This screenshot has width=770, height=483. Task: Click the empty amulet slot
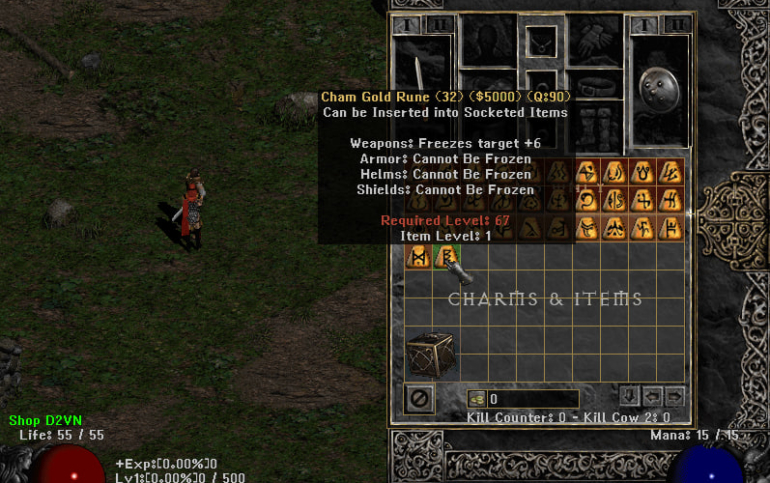click(x=541, y=43)
